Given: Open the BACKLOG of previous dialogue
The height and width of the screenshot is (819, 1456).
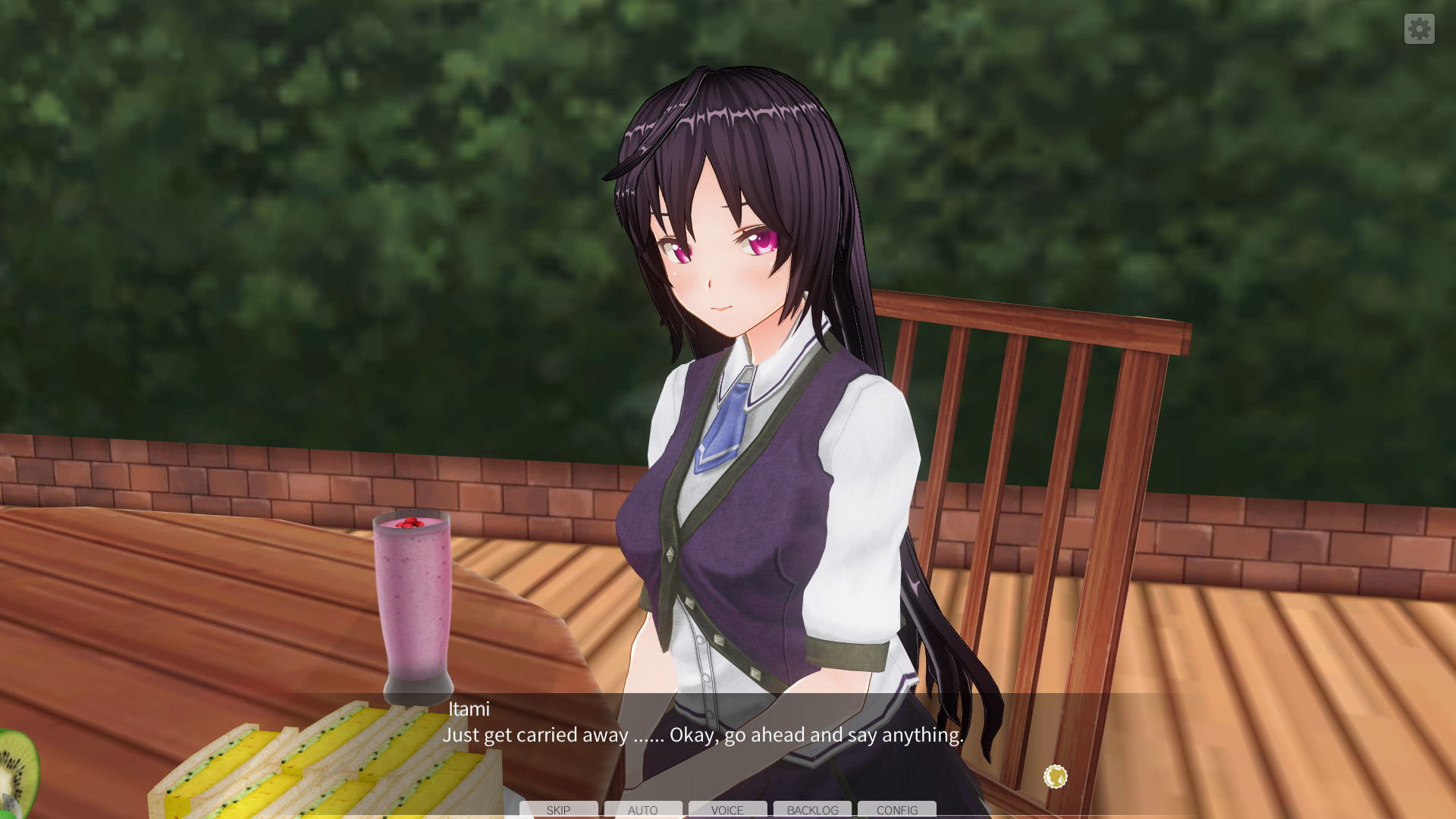Looking at the screenshot, I should (x=812, y=810).
